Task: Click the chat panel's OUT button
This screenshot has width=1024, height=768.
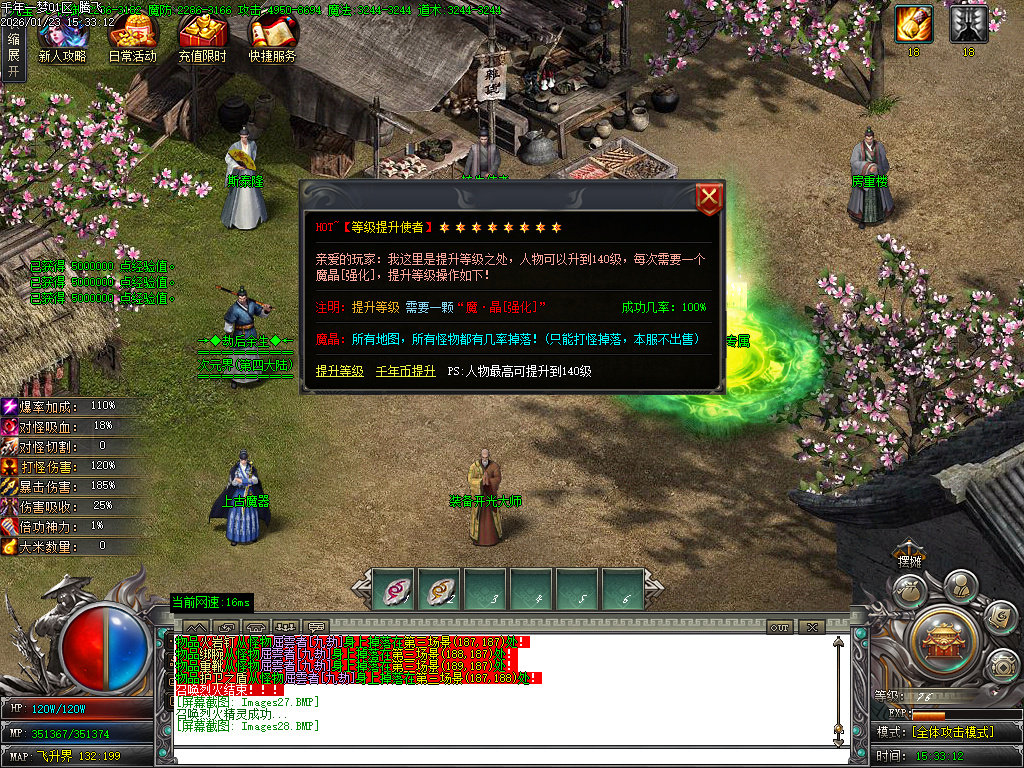Action: [x=780, y=627]
